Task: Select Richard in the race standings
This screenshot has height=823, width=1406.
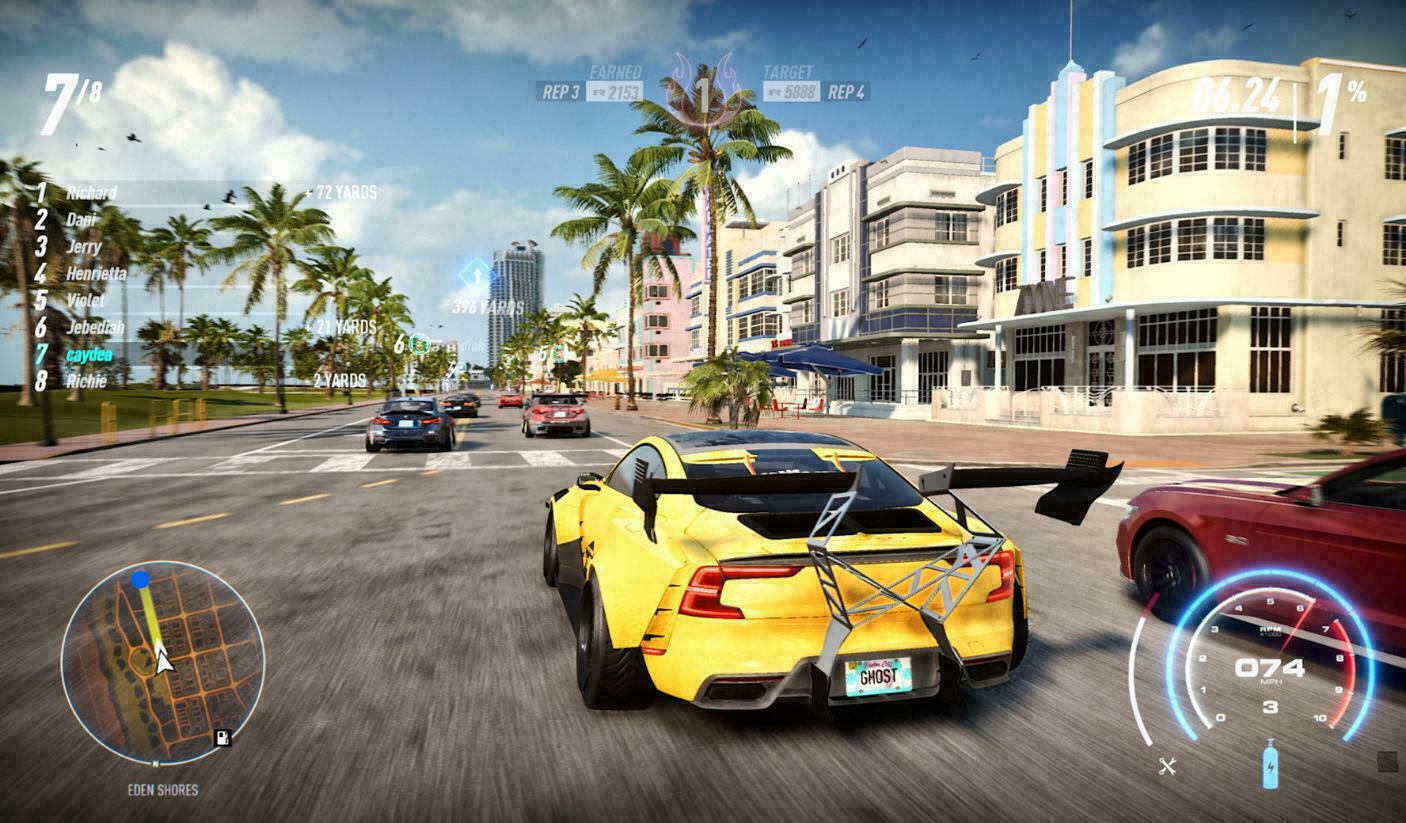Action: tap(91, 193)
